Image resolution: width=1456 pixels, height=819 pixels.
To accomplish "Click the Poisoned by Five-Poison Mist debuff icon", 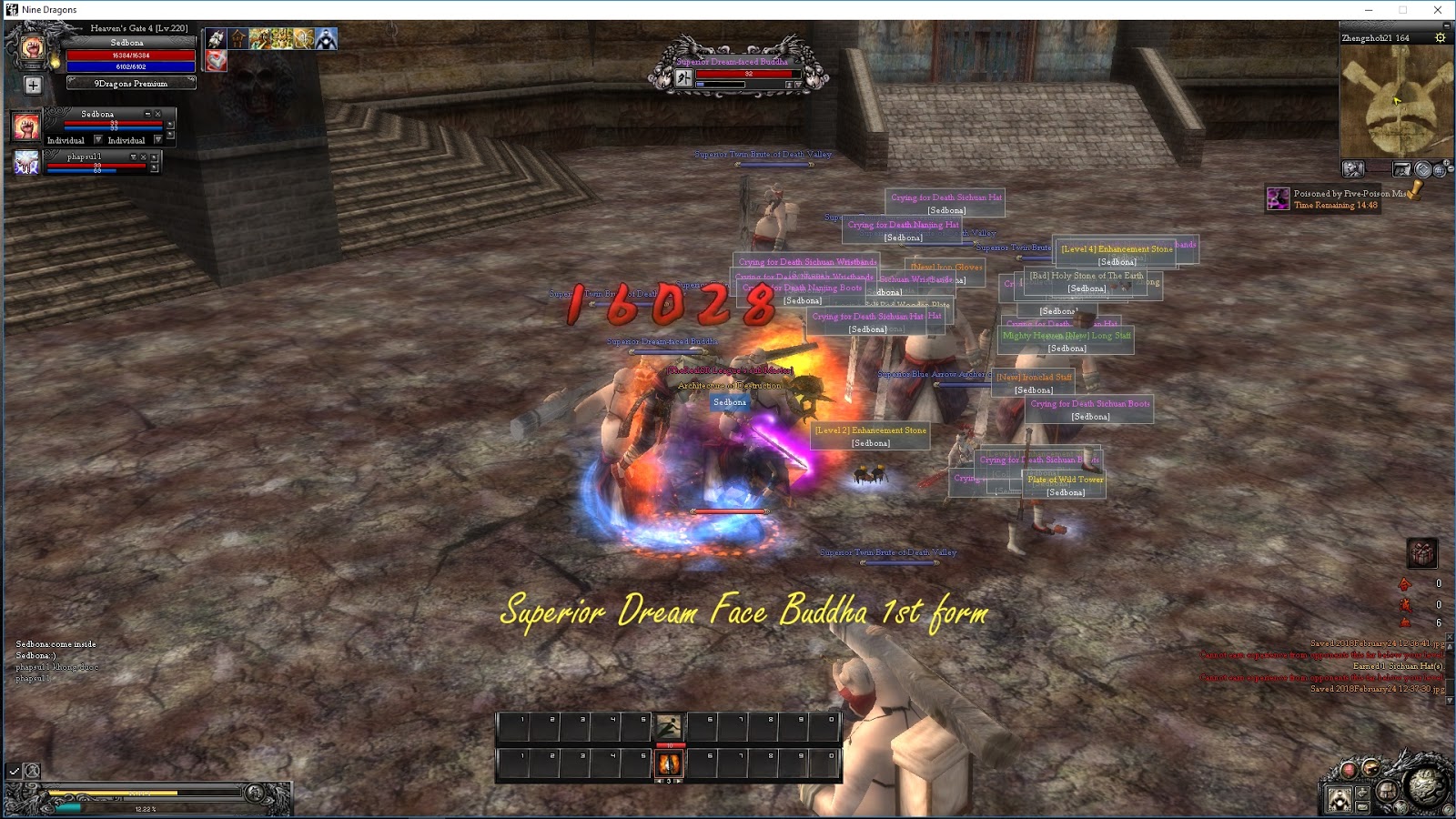I will point(1277,197).
